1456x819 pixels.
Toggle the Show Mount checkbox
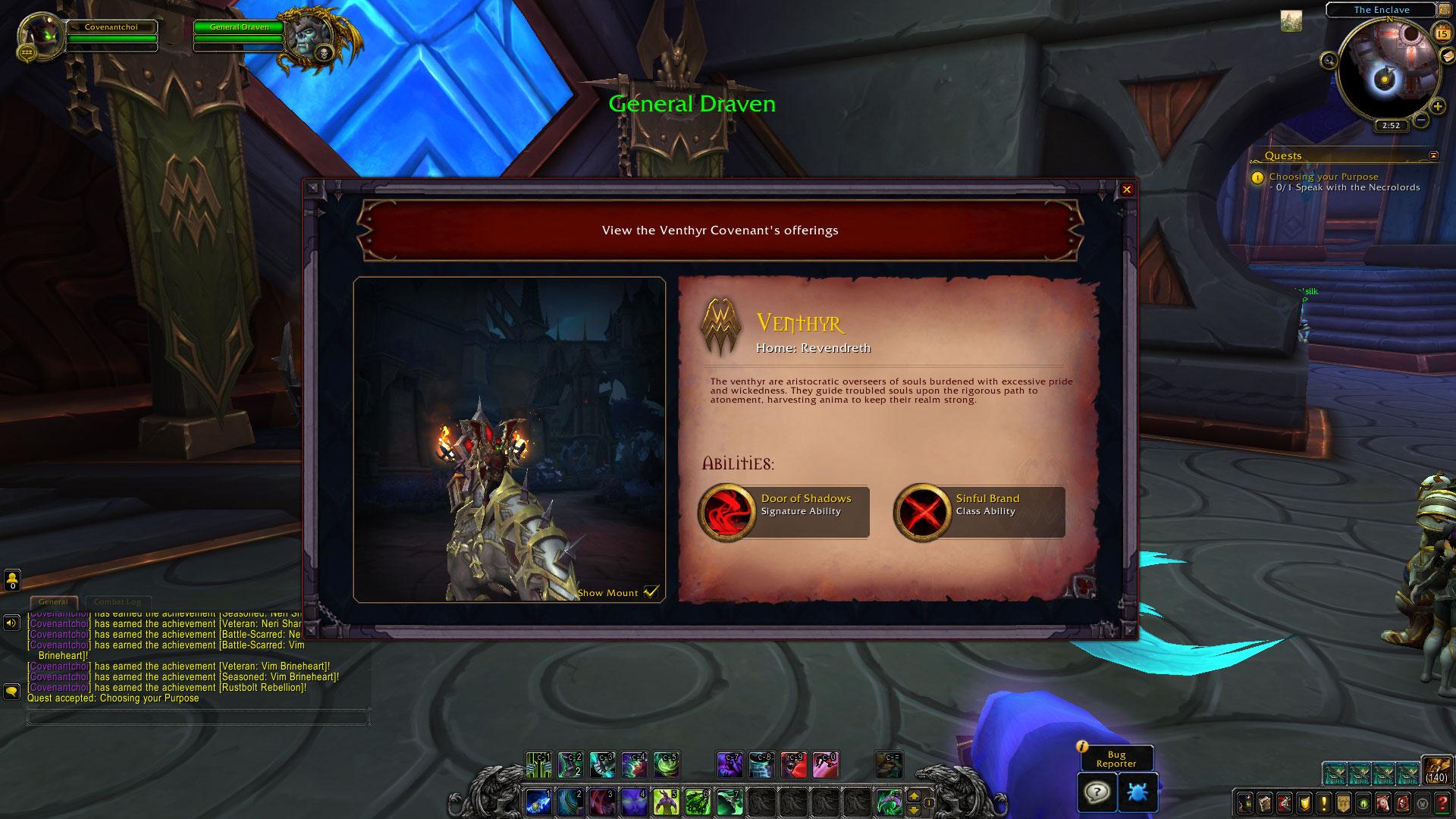pyautogui.click(x=651, y=592)
